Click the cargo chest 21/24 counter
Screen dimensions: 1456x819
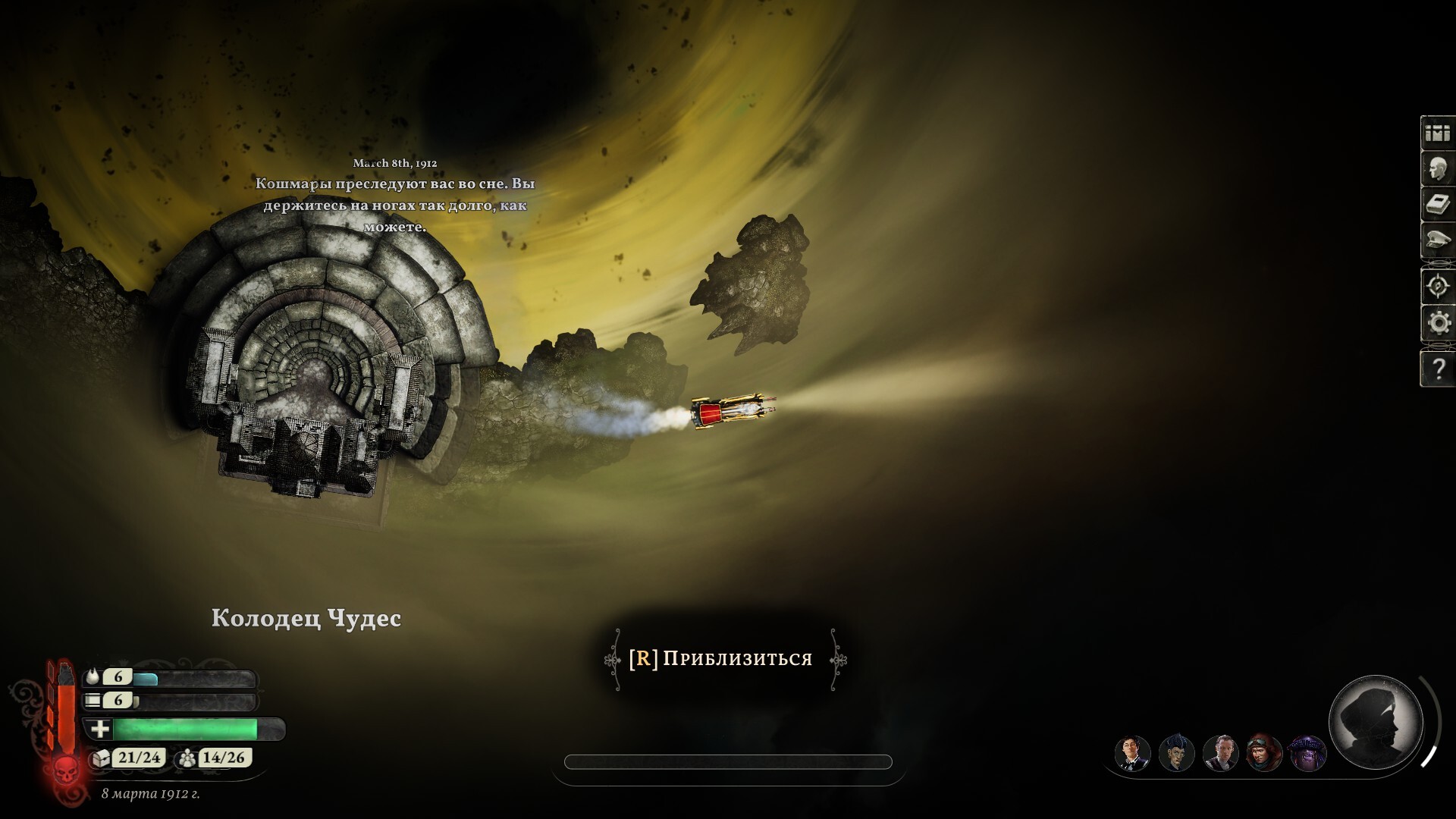[x=129, y=758]
